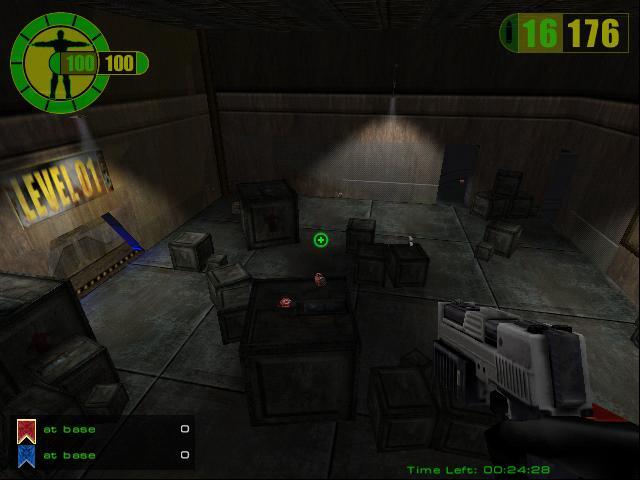The image size is (640, 480).
Task: Click the bullet icon beside ammo count
Action: tap(512, 35)
